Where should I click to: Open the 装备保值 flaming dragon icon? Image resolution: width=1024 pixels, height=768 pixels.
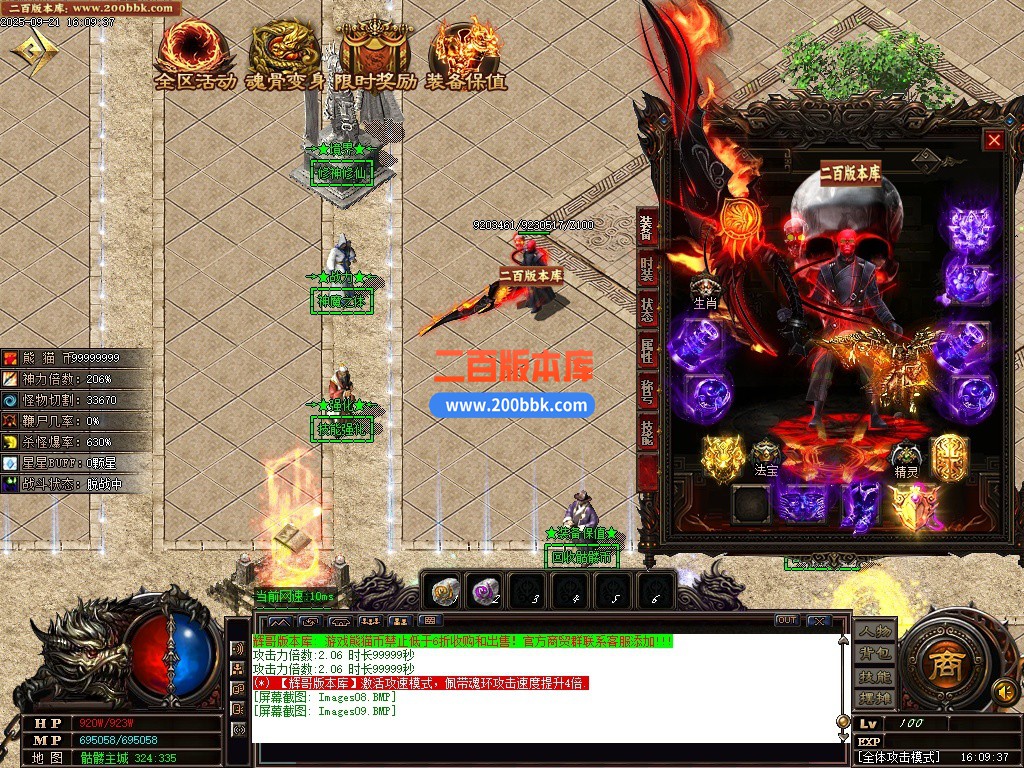(x=465, y=55)
